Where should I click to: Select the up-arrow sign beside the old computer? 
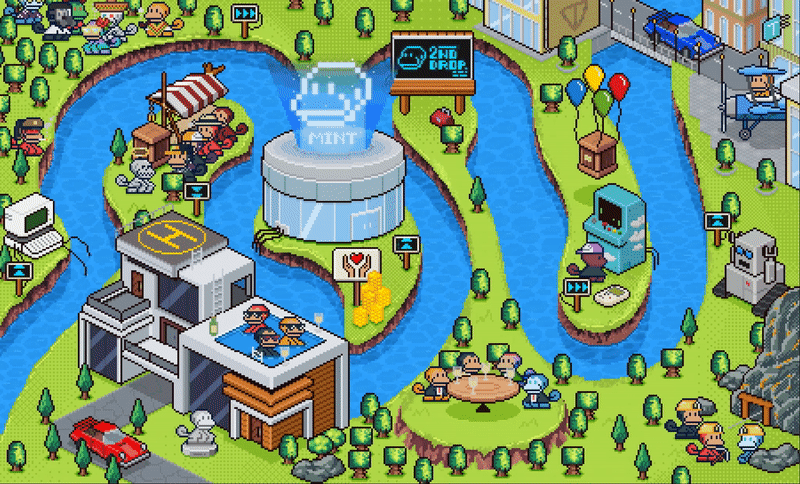click(18, 271)
